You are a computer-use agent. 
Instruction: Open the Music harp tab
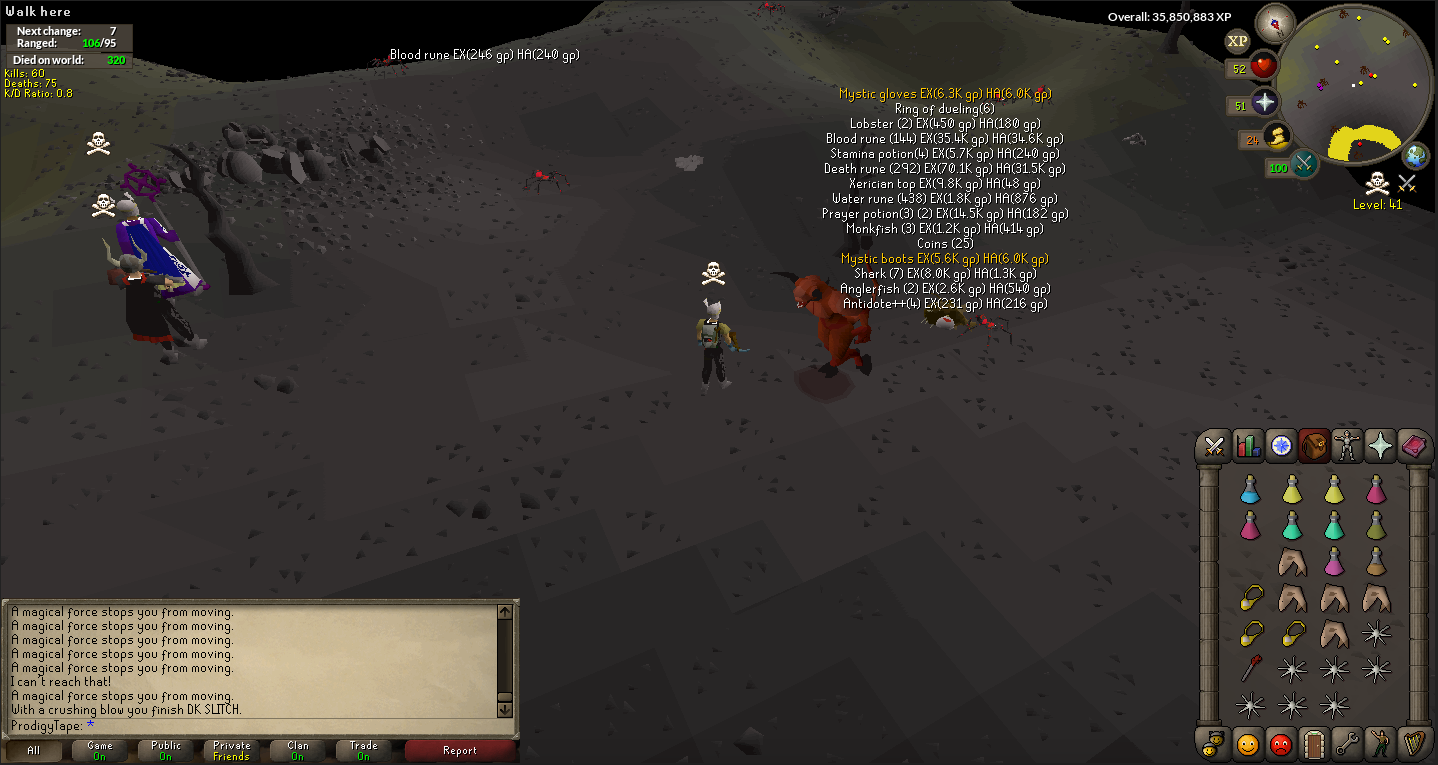tap(1413, 744)
